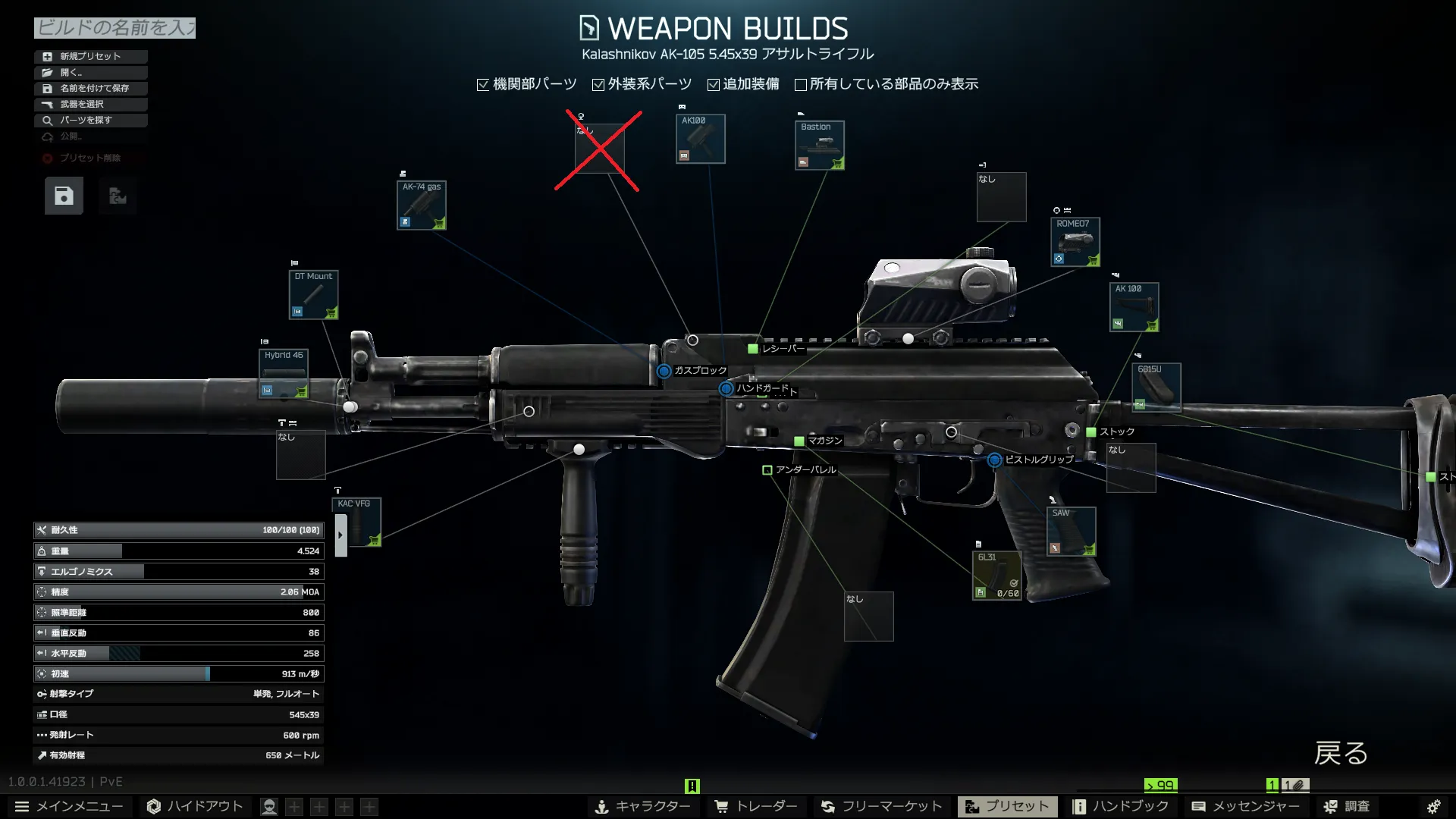Choose save as (名前を付けて保存)
The image size is (1456, 819).
point(90,88)
